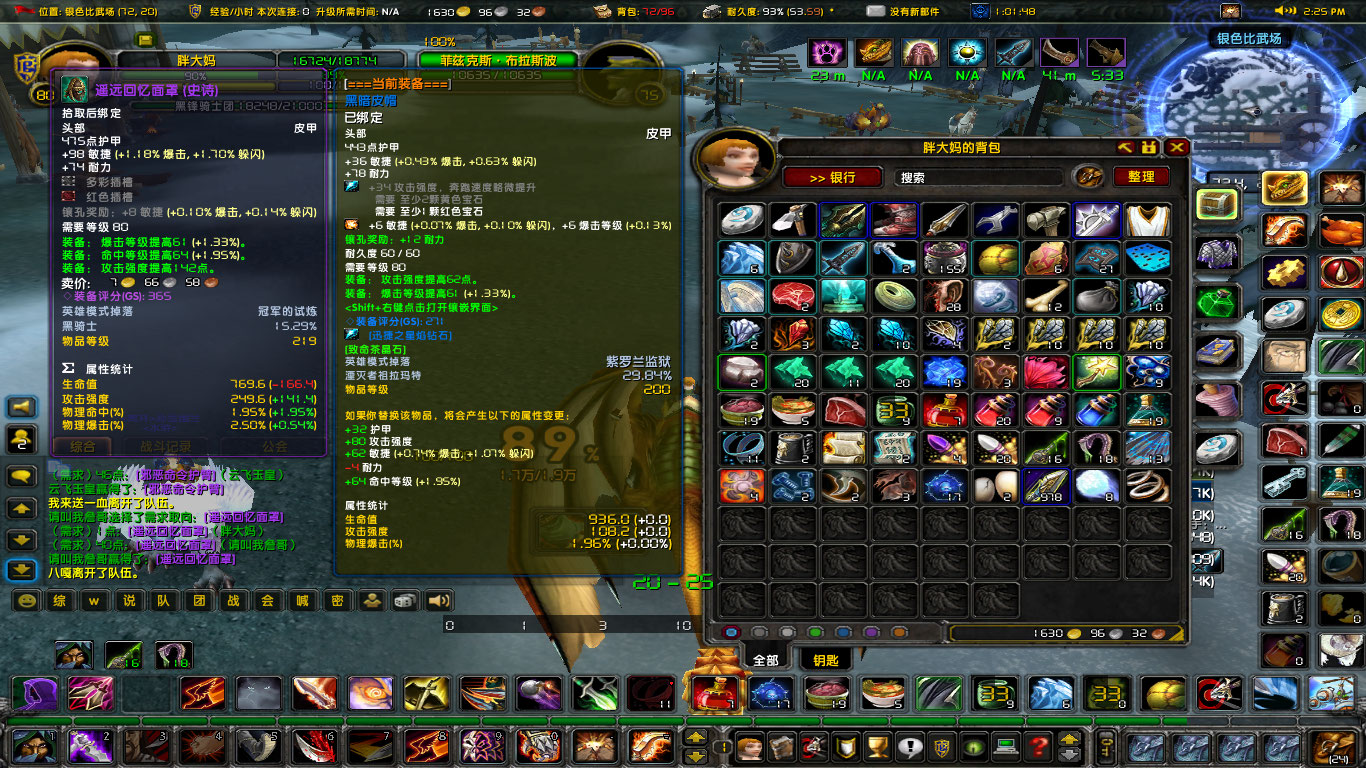Viewport: 1366px width, 768px height.
Task: Sort the backpack with the 整理 button
Action: [x=1140, y=177]
